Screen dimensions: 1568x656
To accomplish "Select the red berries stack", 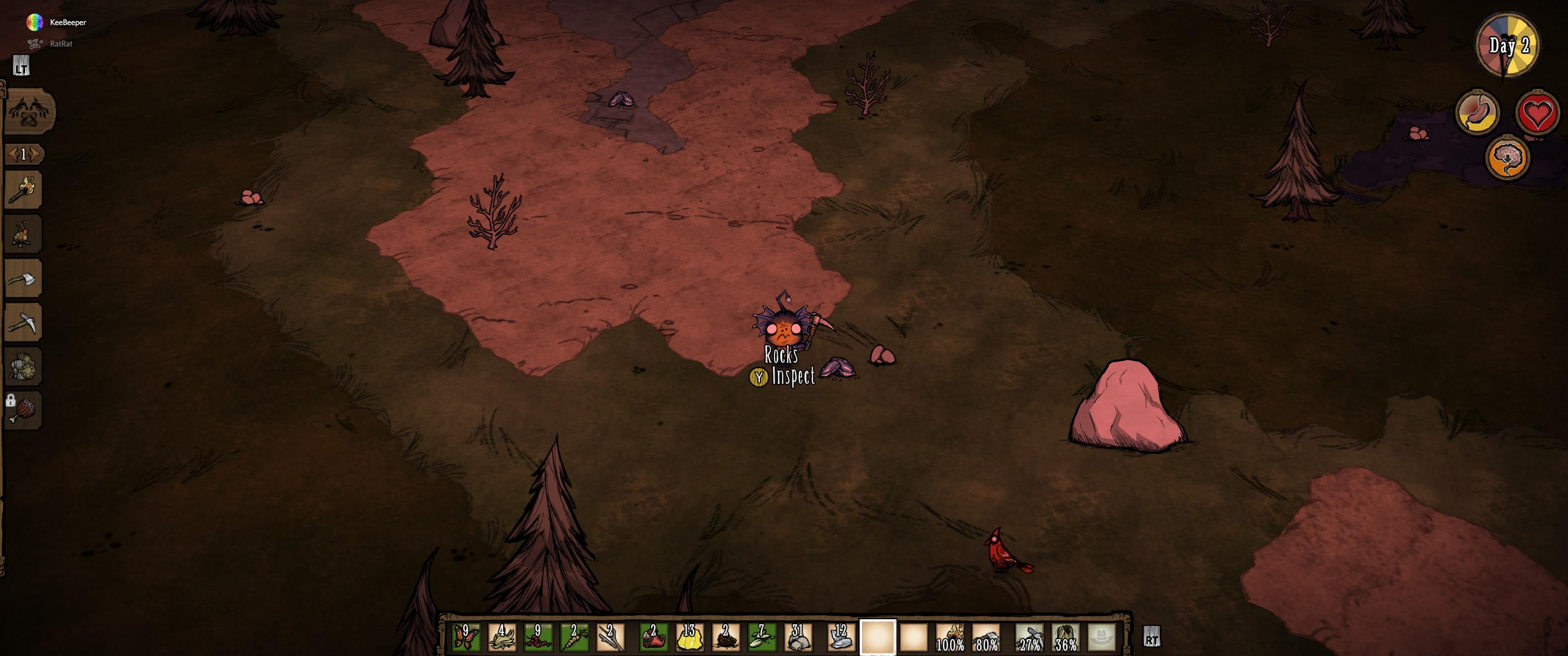I will tap(538, 637).
